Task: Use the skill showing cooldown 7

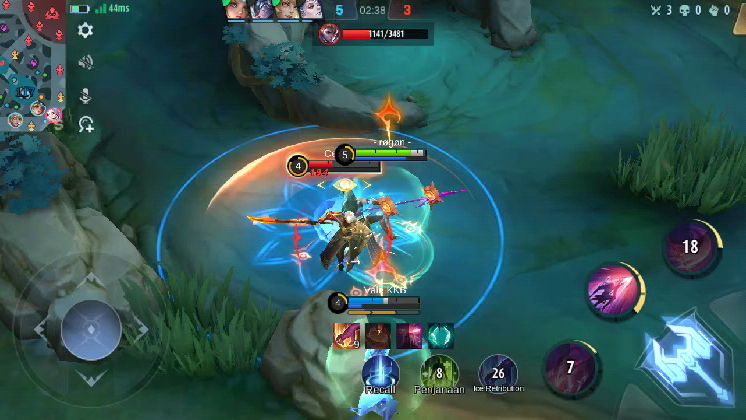Action: 570,367
